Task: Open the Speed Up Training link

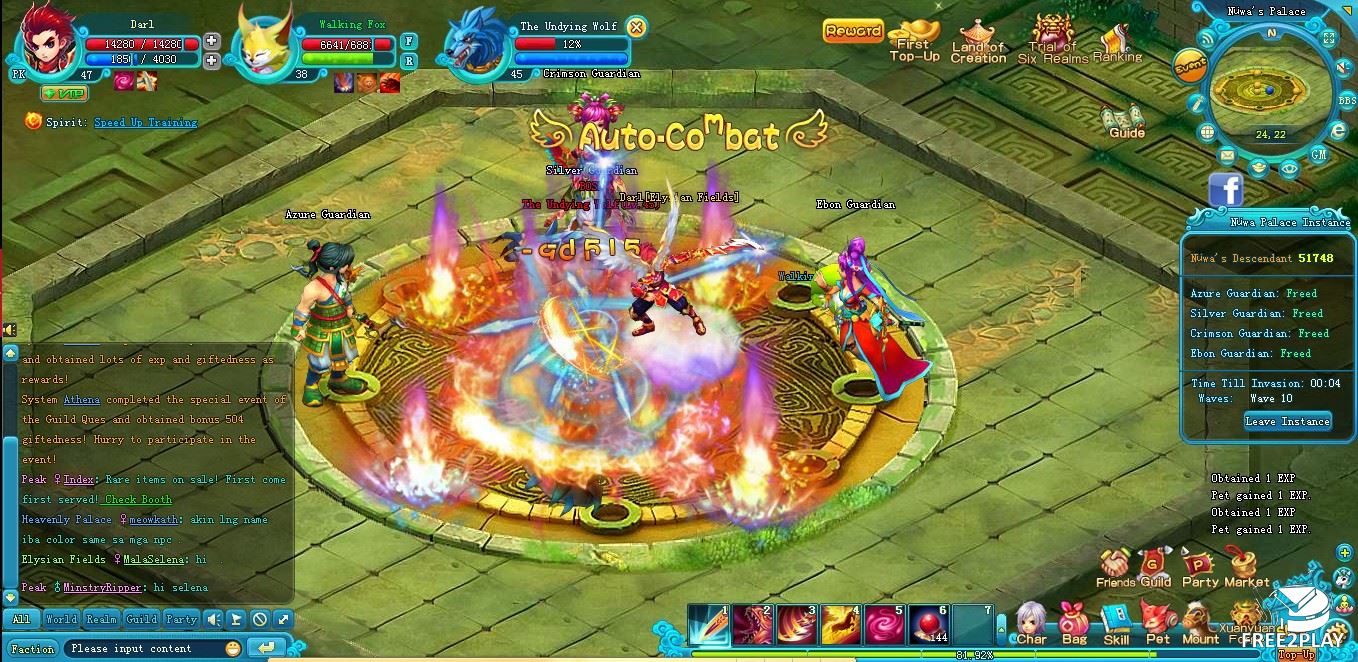Action: (x=145, y=122)
